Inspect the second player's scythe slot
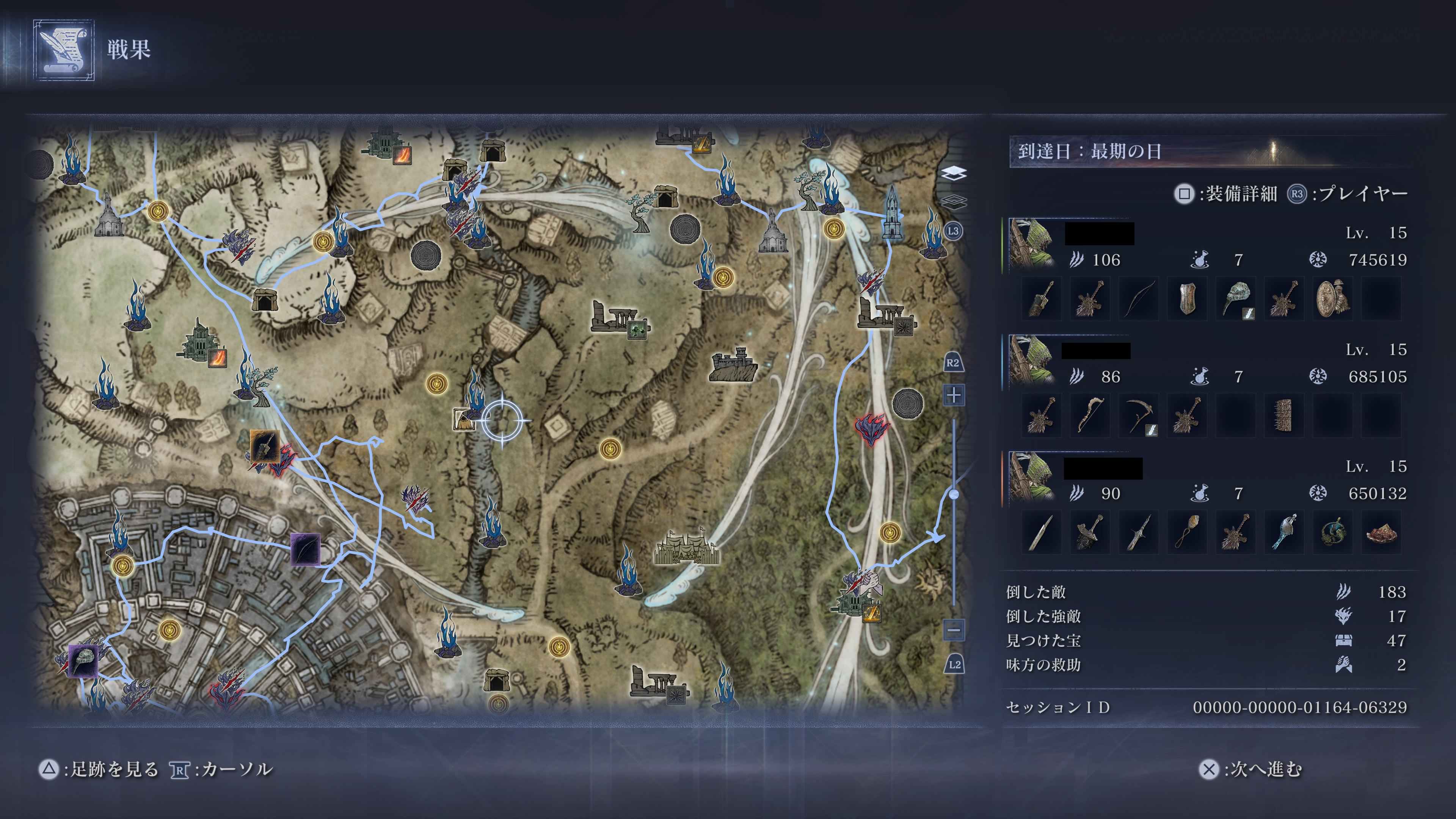 [x=1138, y=416]
